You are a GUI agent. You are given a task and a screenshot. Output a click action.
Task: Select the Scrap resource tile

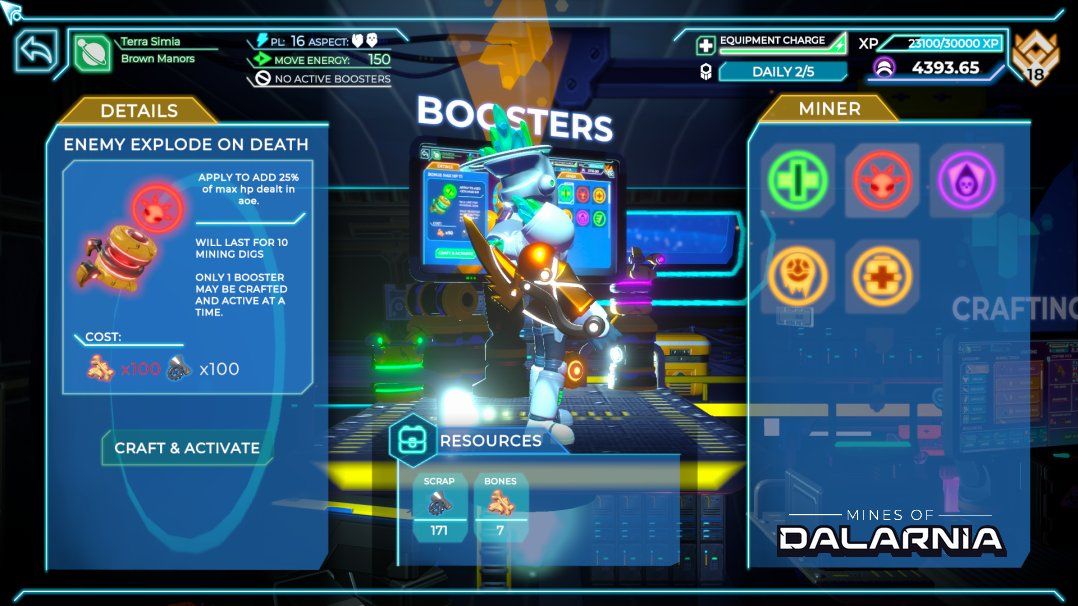(440, 507)
